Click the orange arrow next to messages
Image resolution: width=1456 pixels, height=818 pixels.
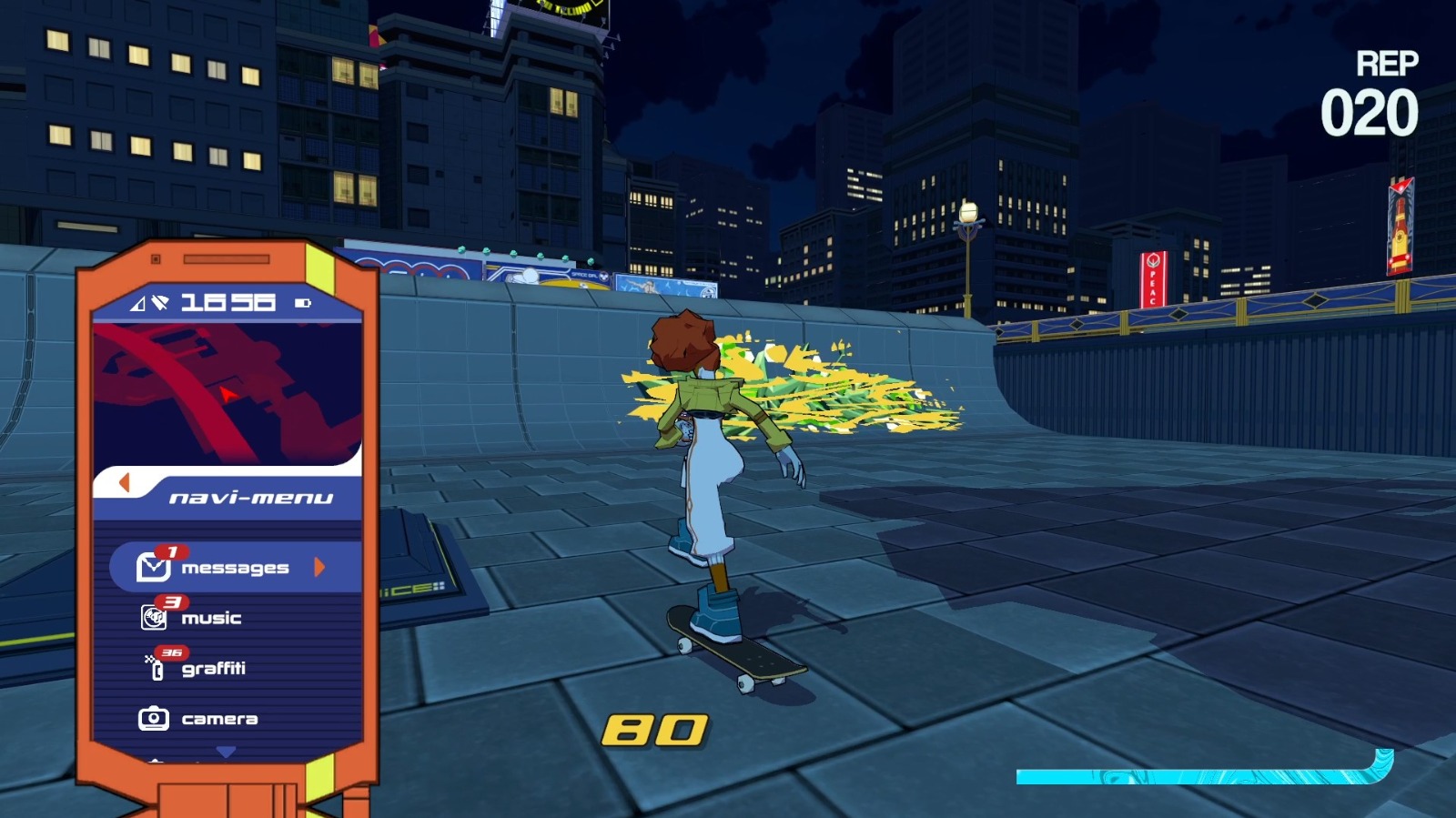coord(318,566)
